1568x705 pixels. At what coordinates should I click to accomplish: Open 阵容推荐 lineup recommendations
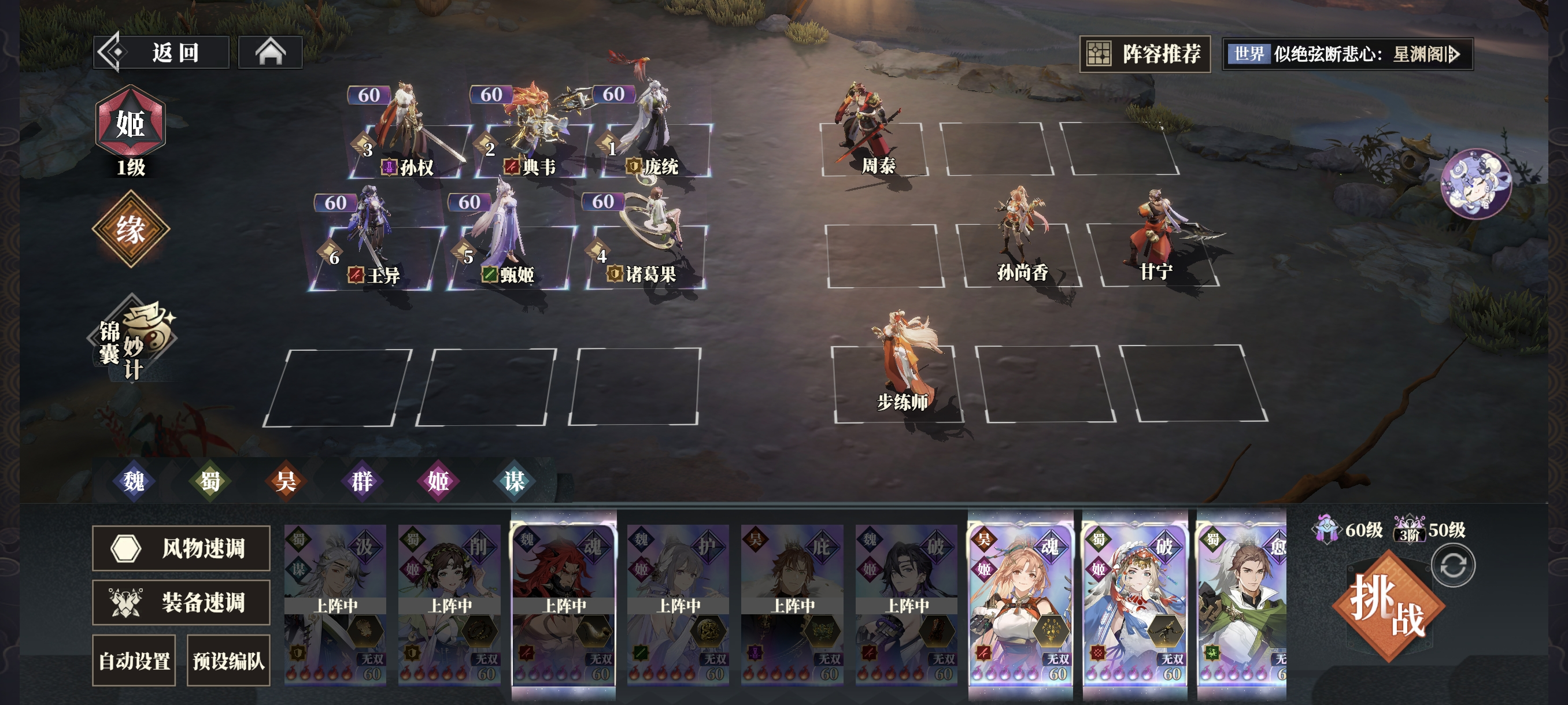(x=1144, y=54)
